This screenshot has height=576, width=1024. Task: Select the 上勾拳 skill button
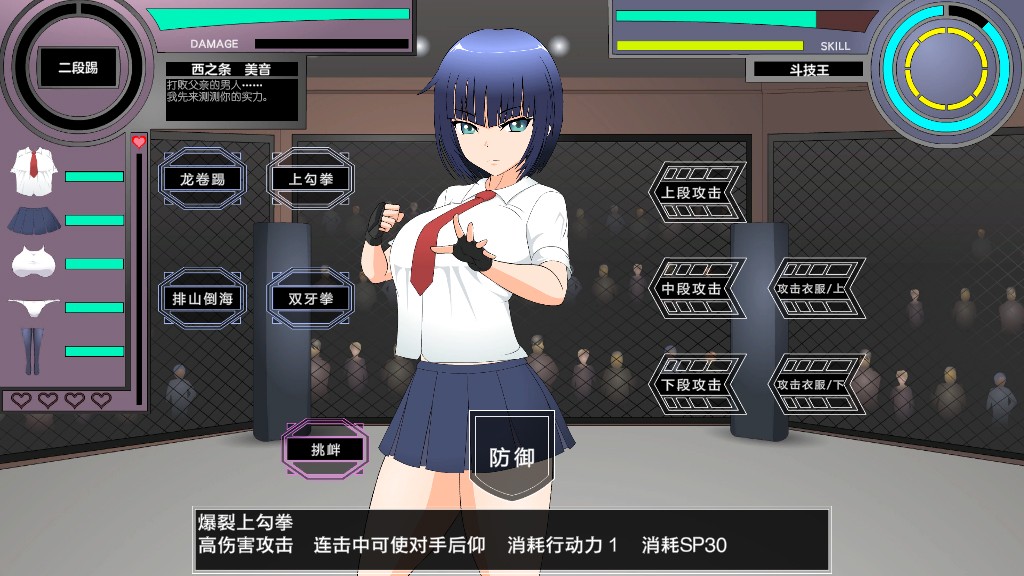311,180
